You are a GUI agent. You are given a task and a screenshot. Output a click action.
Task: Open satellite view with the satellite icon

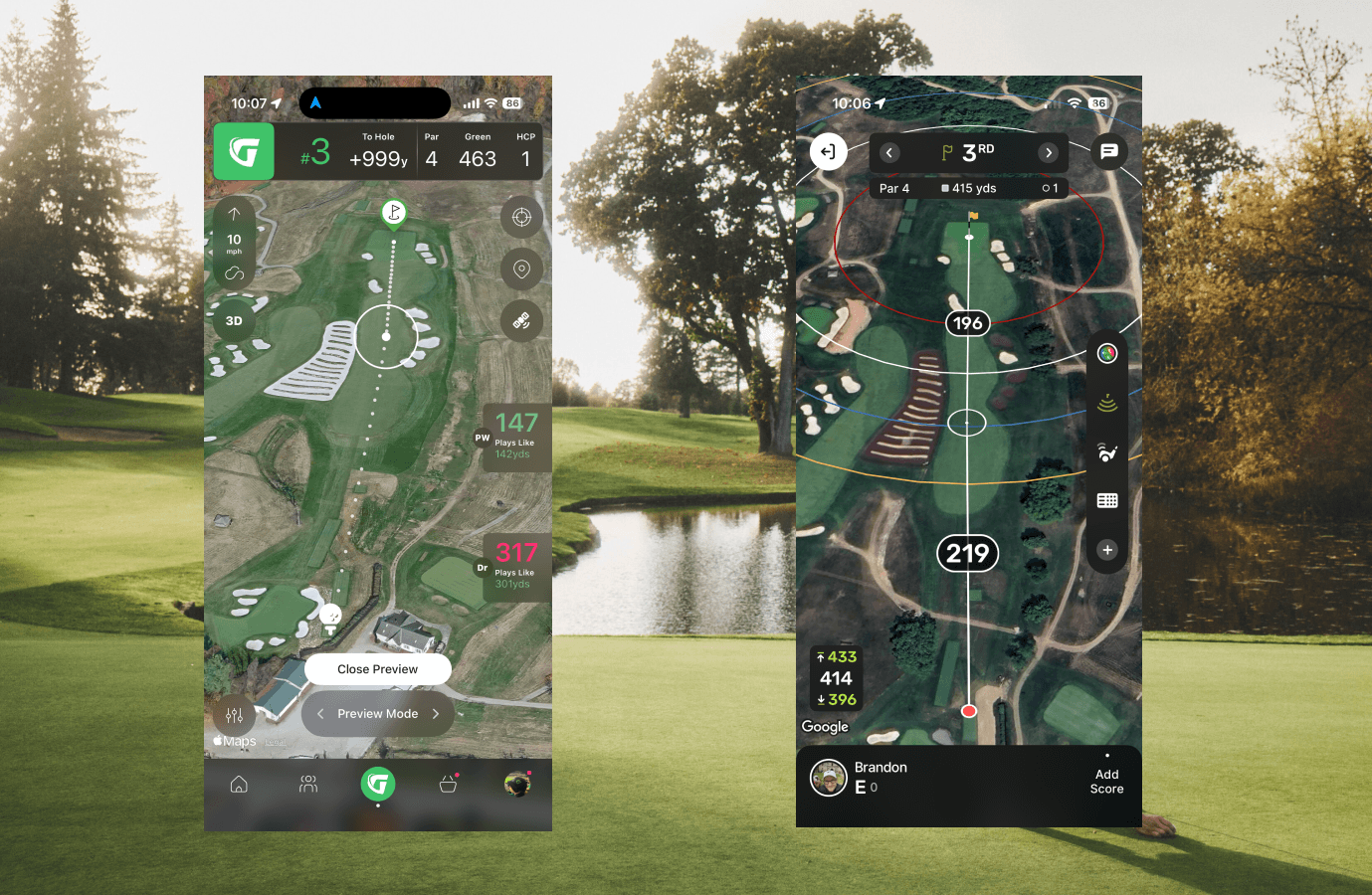point(521,320)
